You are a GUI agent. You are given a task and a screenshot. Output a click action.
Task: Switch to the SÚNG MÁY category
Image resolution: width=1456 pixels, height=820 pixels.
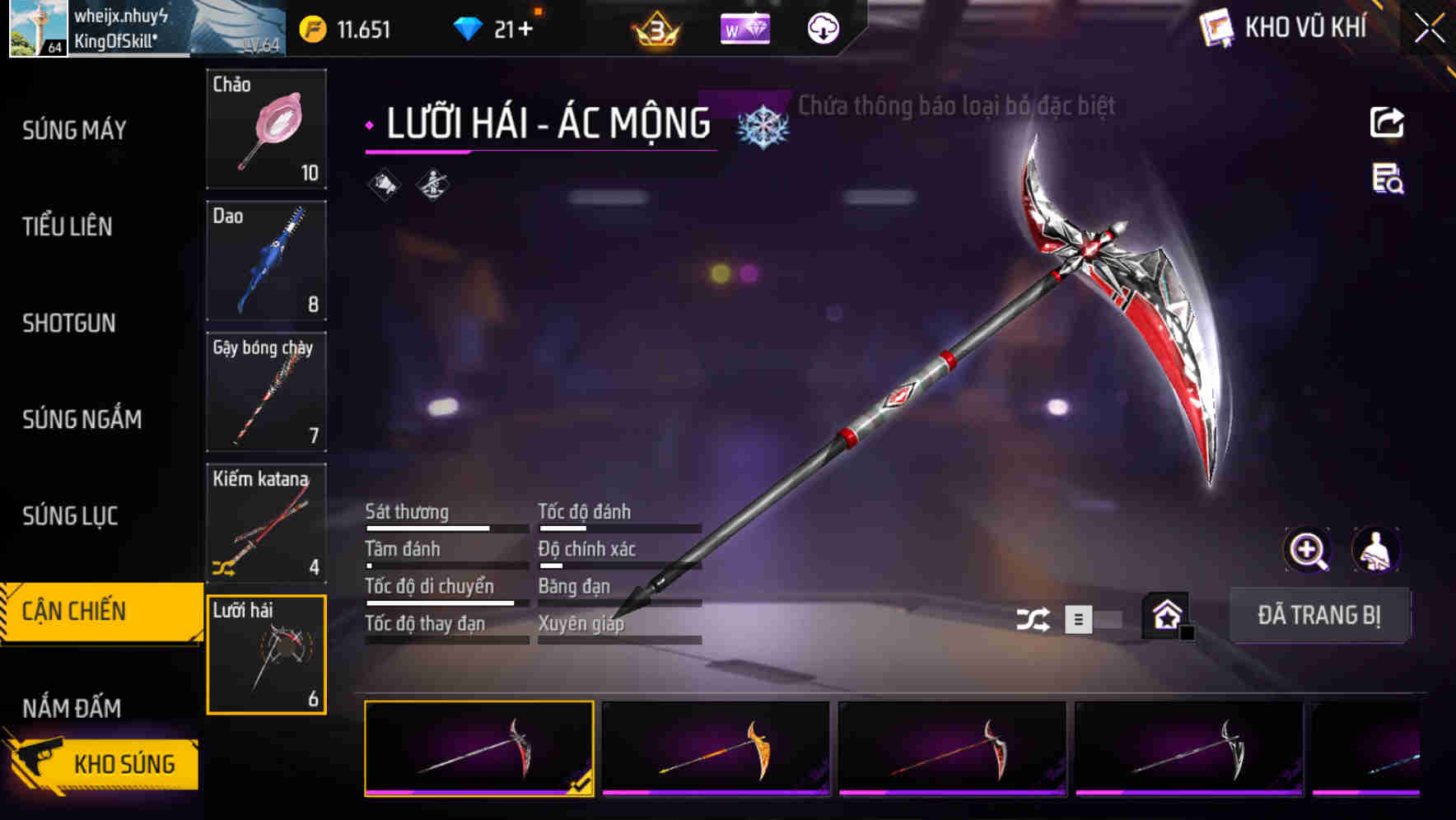(74, 129)
